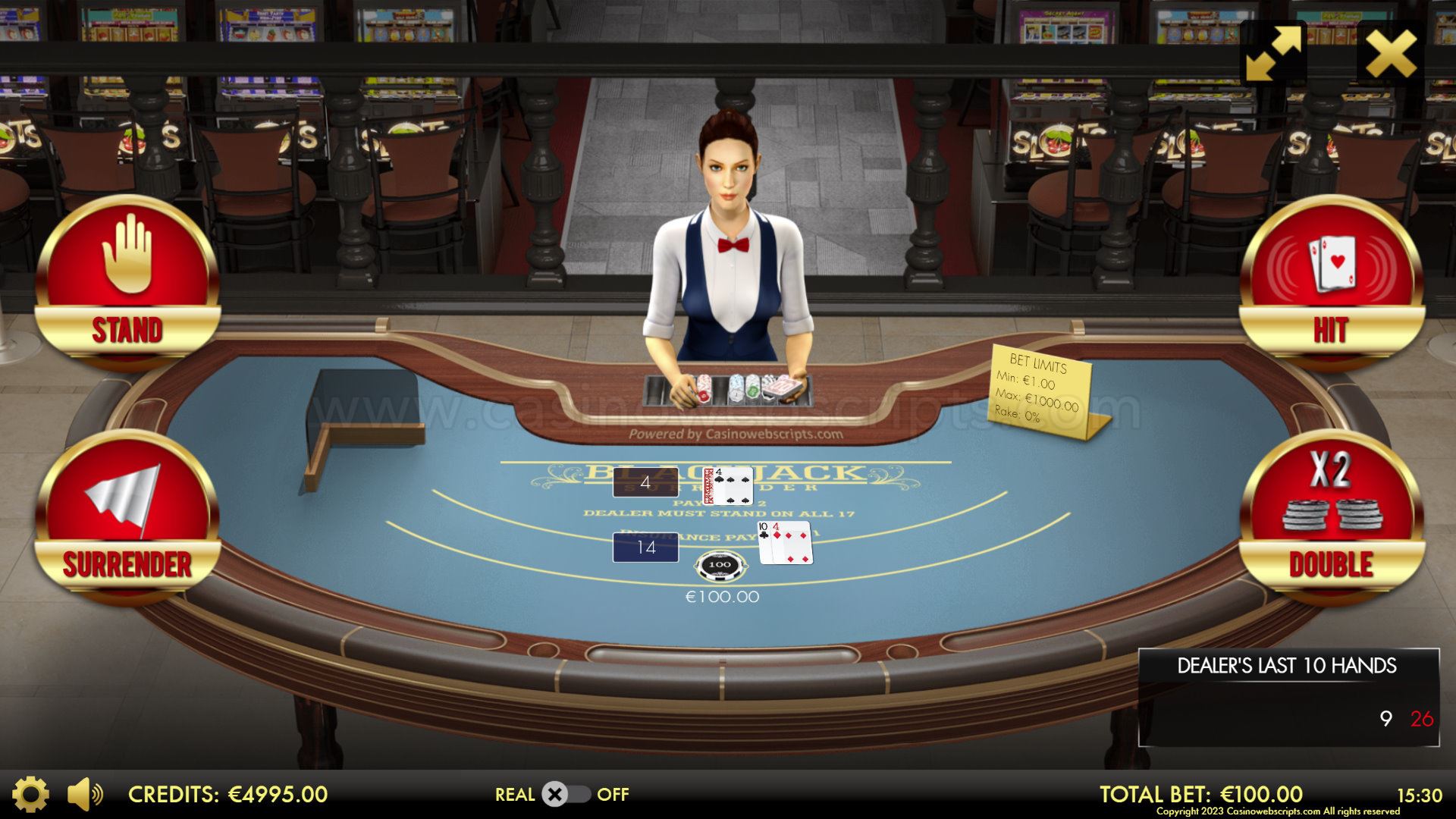Toggle the Real money mode switch
The height and width of the screenshot is (819, 1456).
[x=564, y=794]
